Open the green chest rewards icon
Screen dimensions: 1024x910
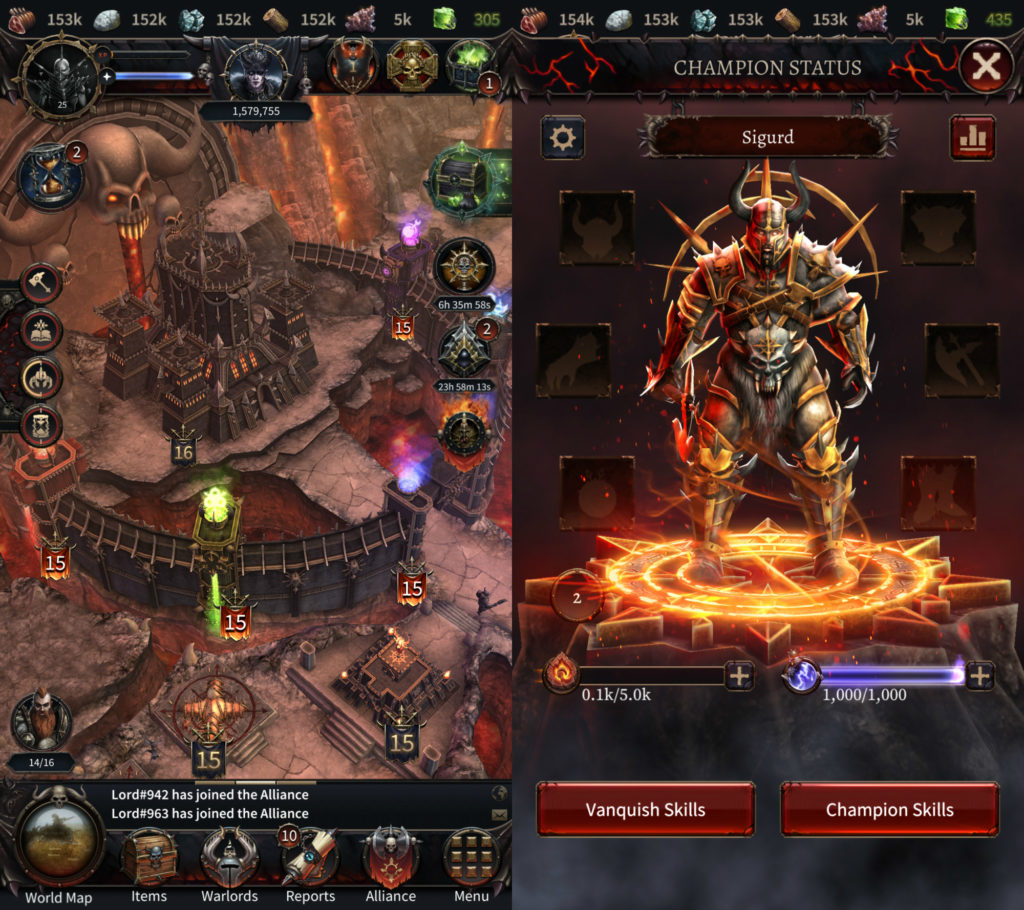tap(471, 65)
